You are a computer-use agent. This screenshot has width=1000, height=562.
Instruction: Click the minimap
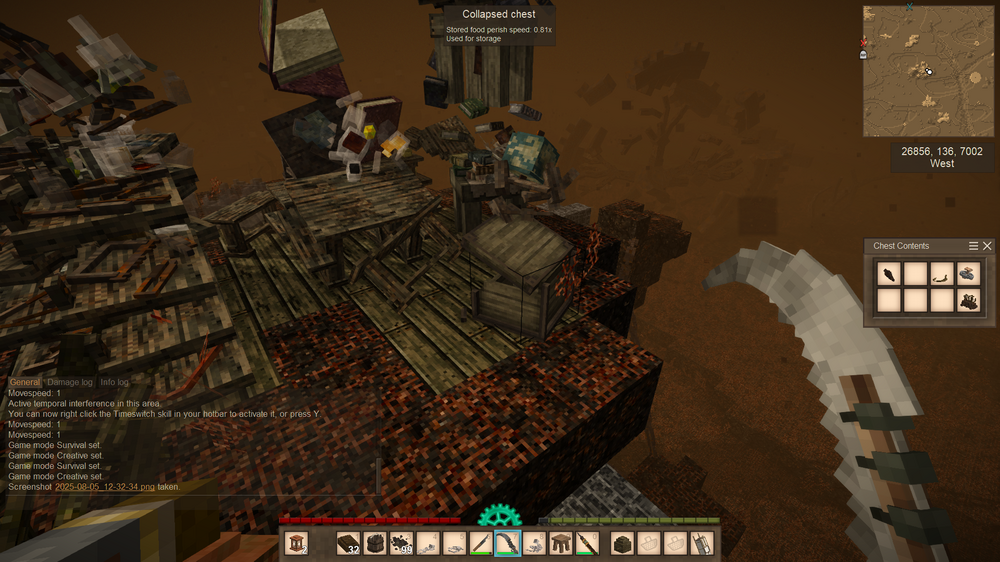pos(929,70)
